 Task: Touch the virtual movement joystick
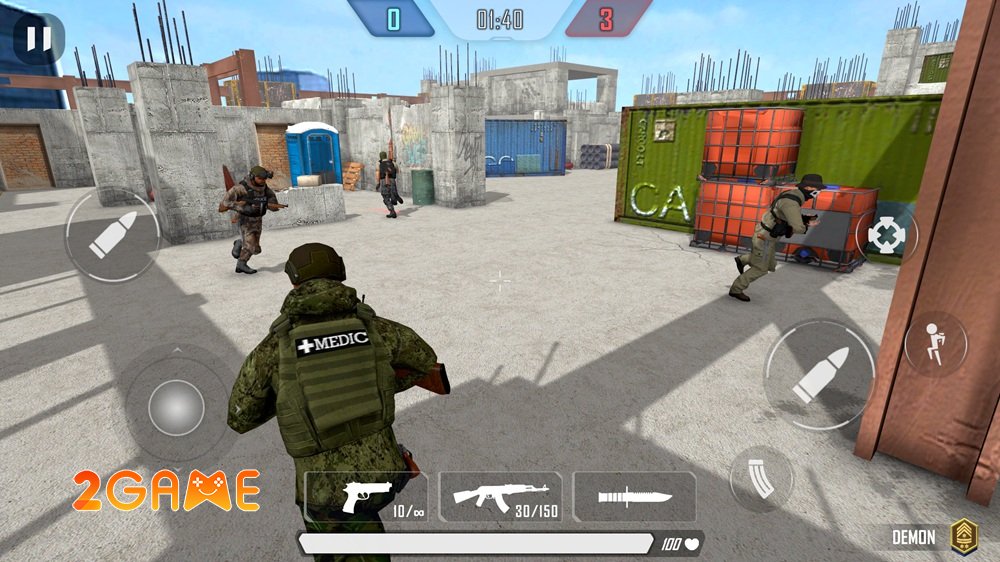click(x=176, y=407)
